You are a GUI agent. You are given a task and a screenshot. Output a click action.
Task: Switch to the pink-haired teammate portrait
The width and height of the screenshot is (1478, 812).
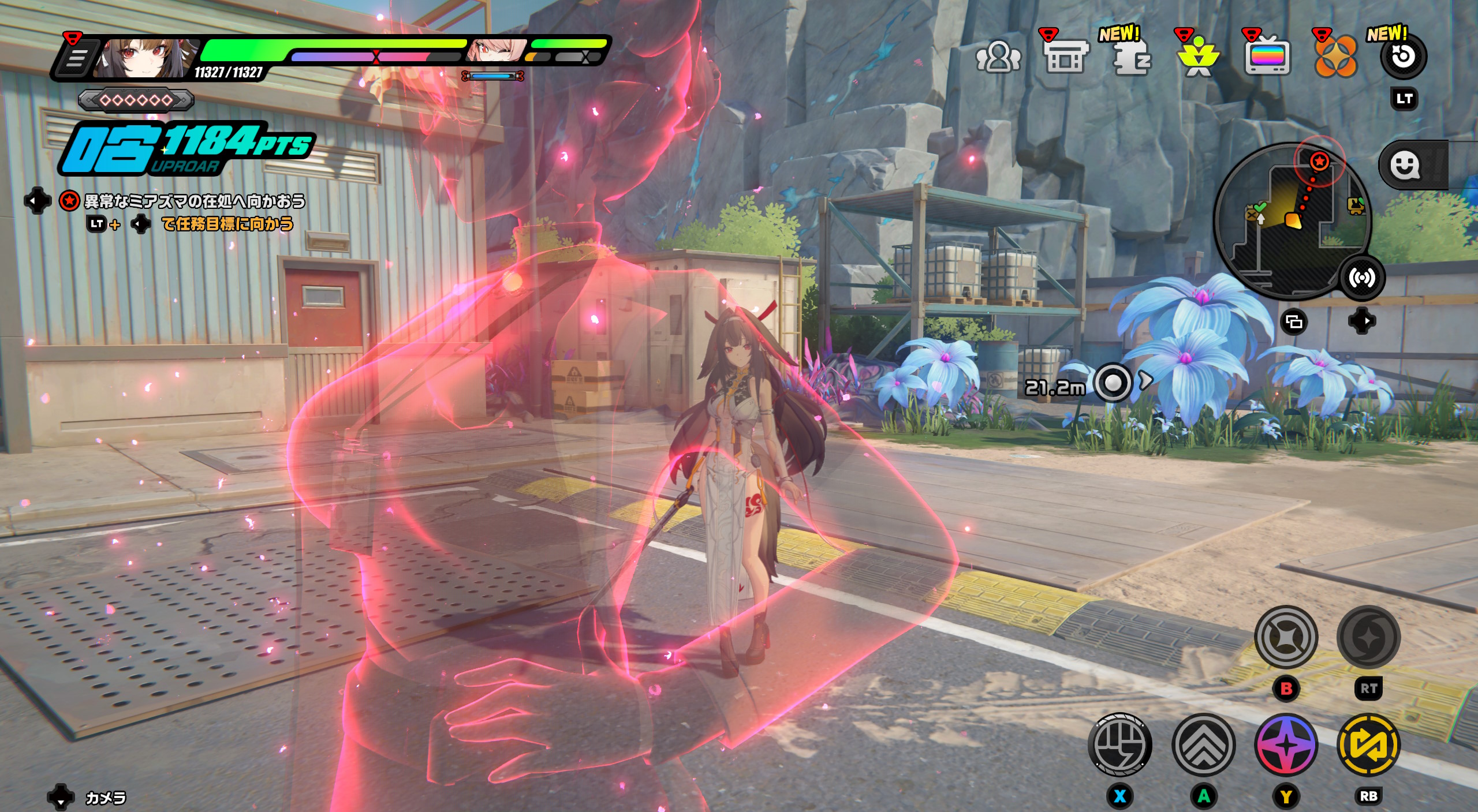point(495,51)
